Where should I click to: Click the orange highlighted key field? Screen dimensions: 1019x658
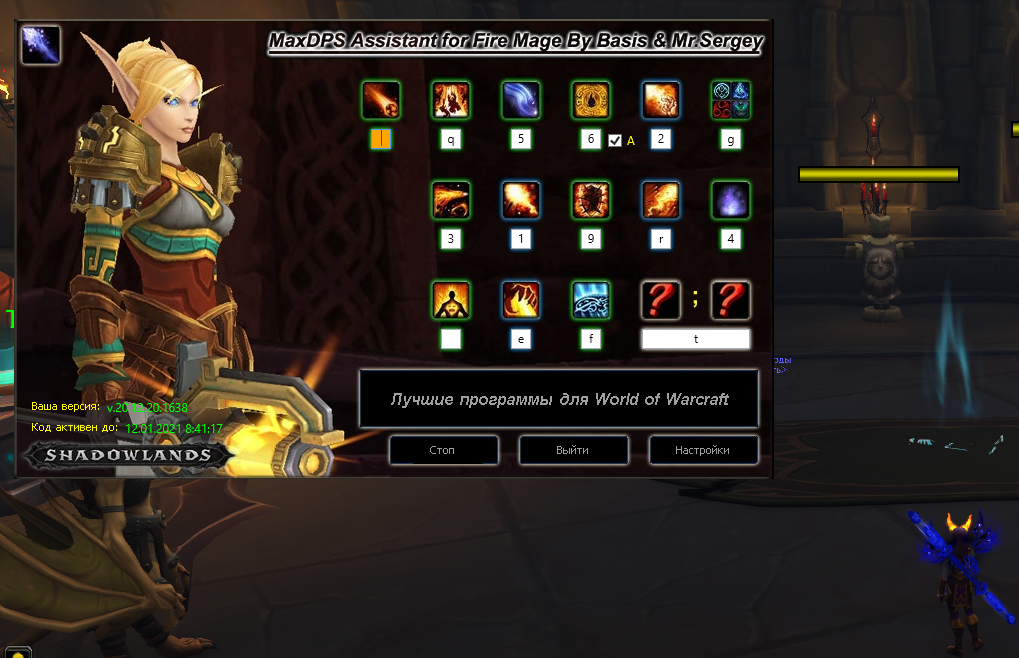[381, 139]
